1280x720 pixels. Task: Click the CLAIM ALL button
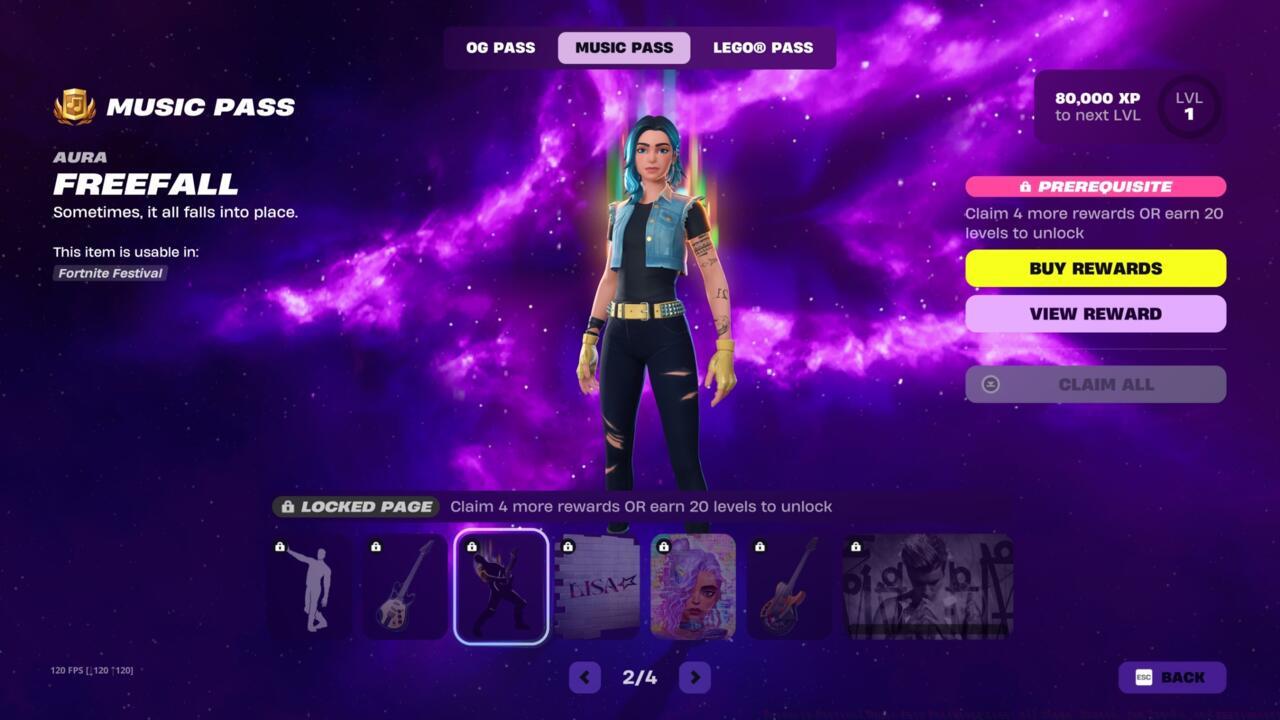[x=1095, y=384]
